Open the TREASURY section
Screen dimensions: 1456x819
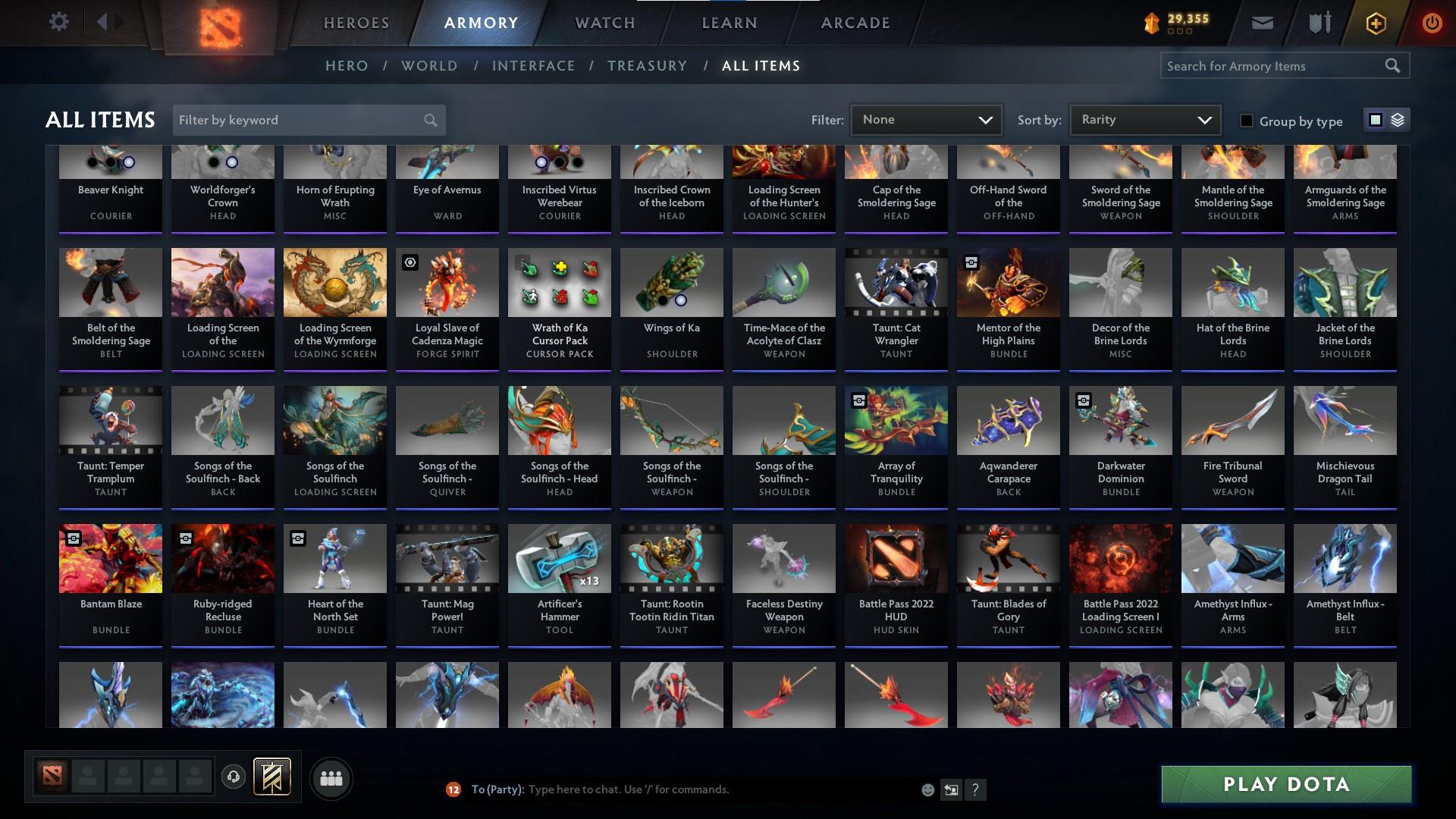click(647, 66)
